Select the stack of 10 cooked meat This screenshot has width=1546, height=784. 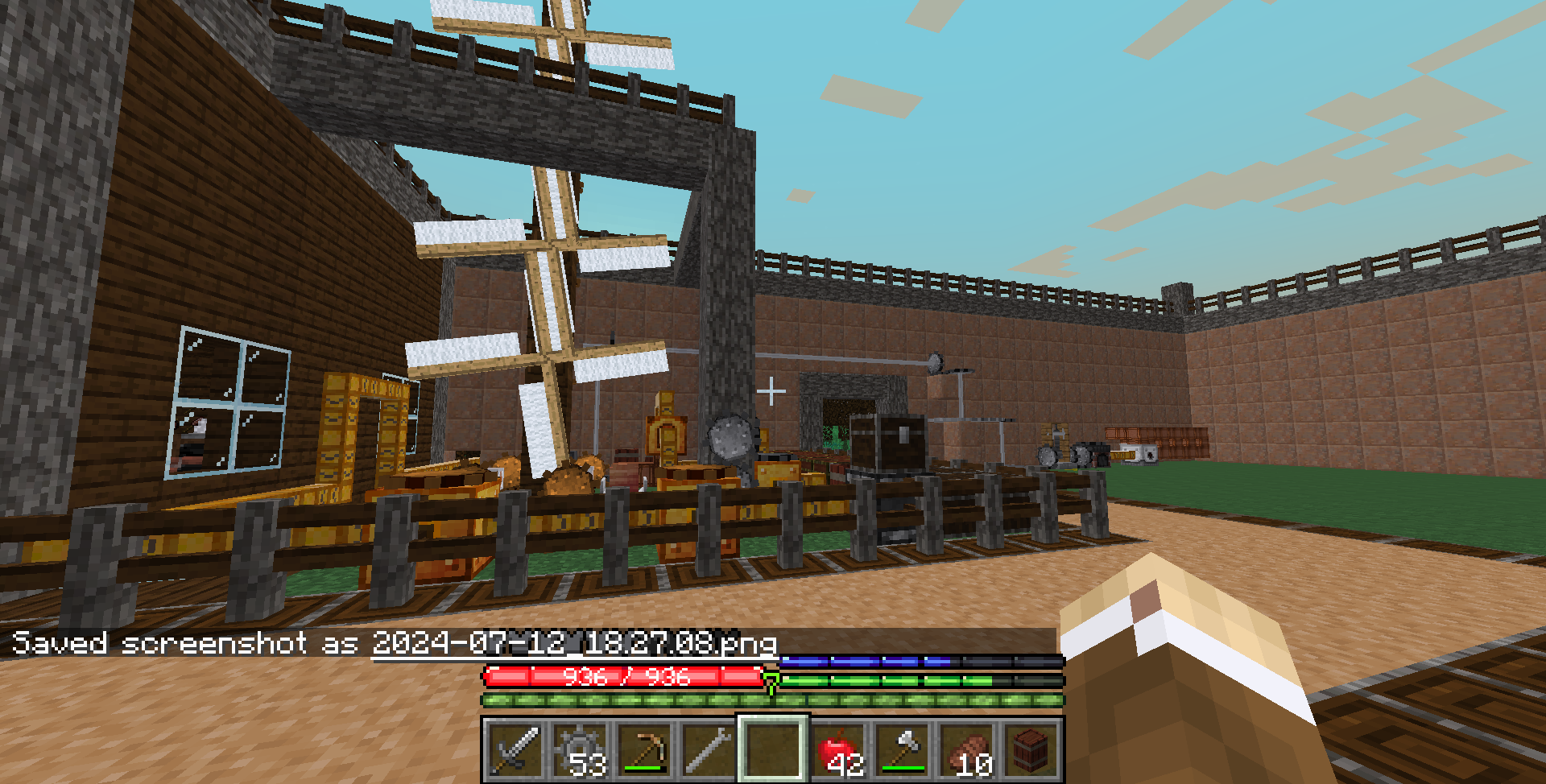coord(965,750)
